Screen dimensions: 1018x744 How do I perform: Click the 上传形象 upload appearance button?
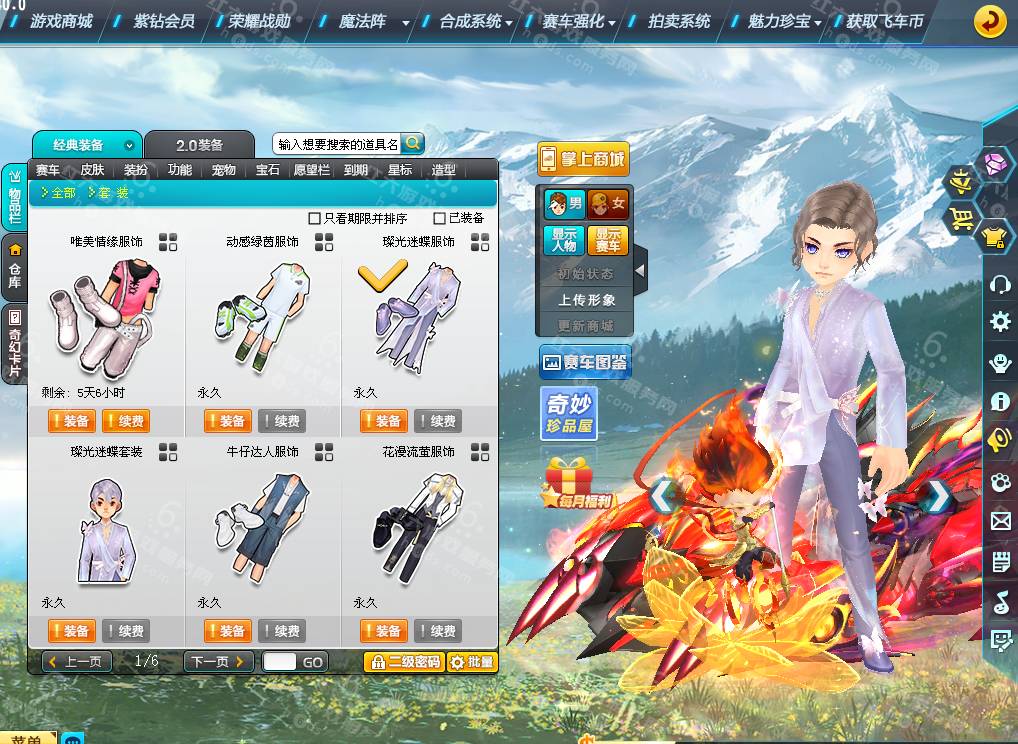tap(586, 300)
